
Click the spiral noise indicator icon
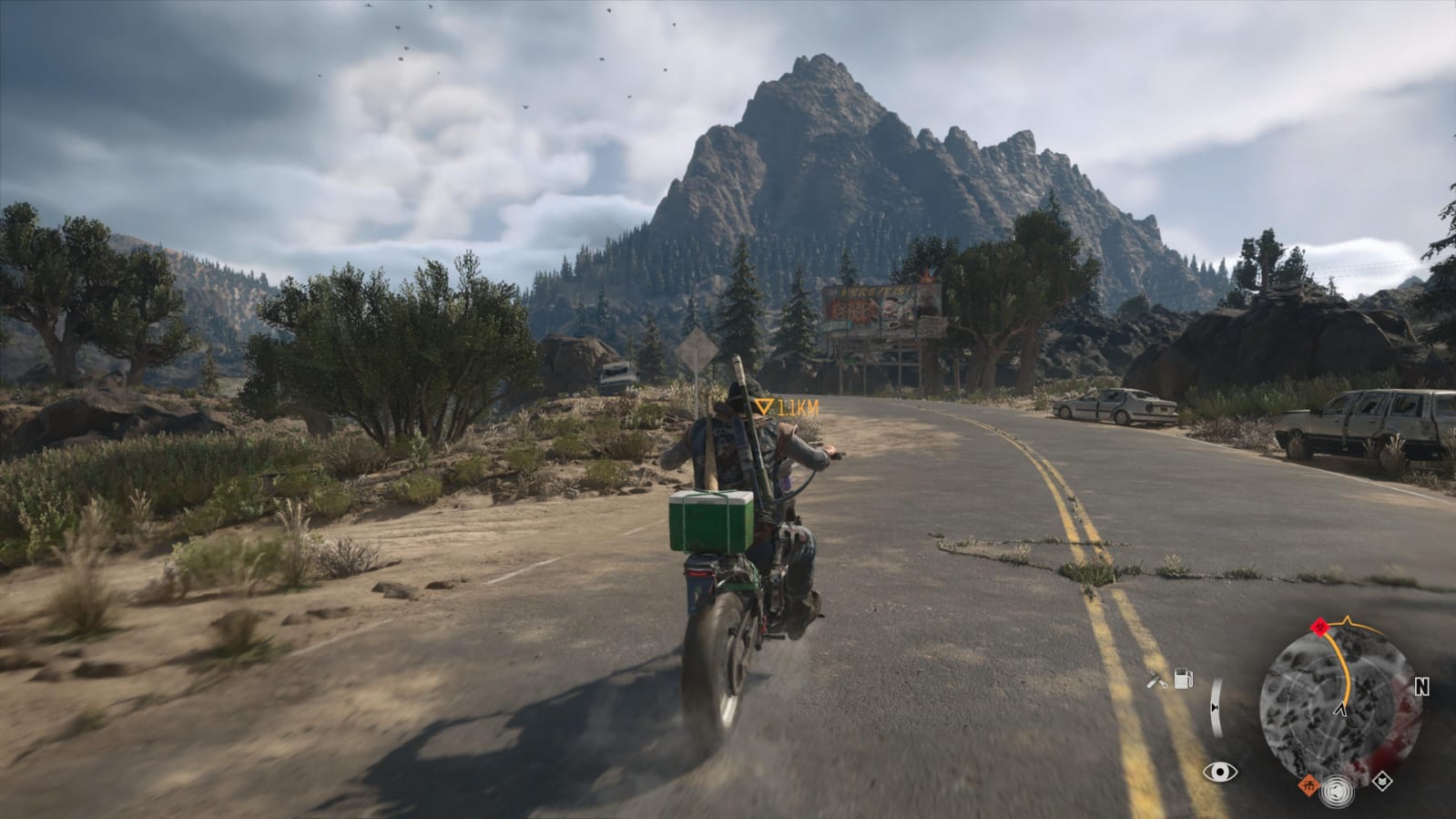[x=1345, y=788]
